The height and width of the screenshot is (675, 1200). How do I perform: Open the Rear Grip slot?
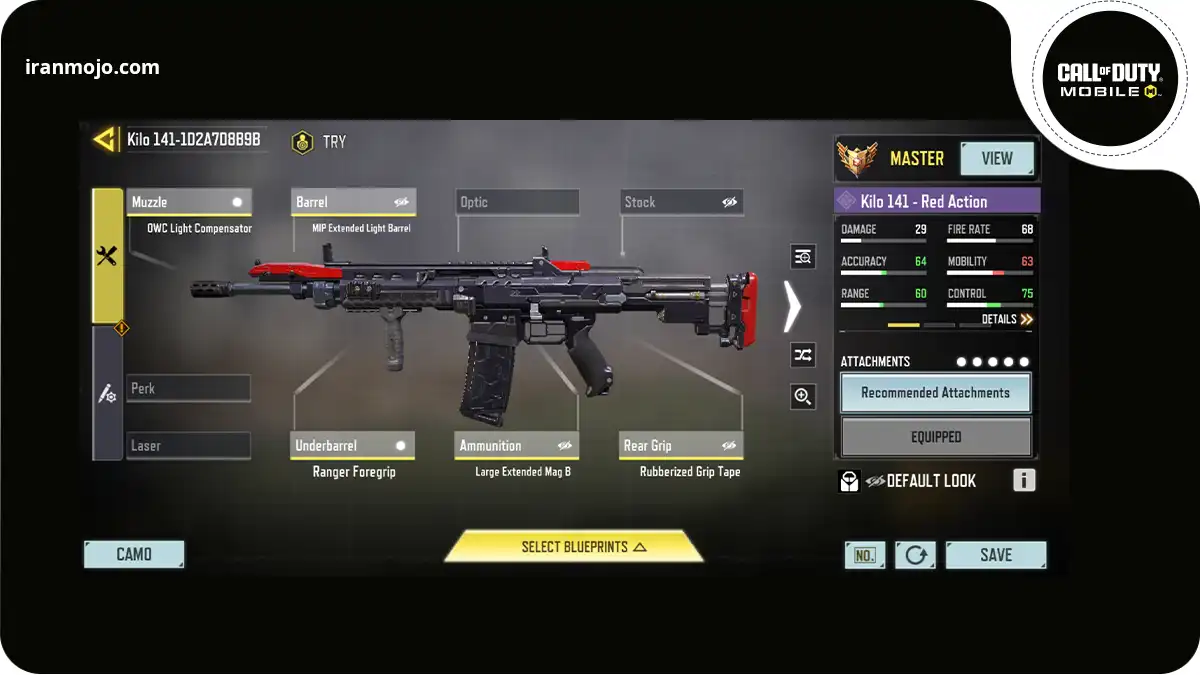[x=681, y=446]
